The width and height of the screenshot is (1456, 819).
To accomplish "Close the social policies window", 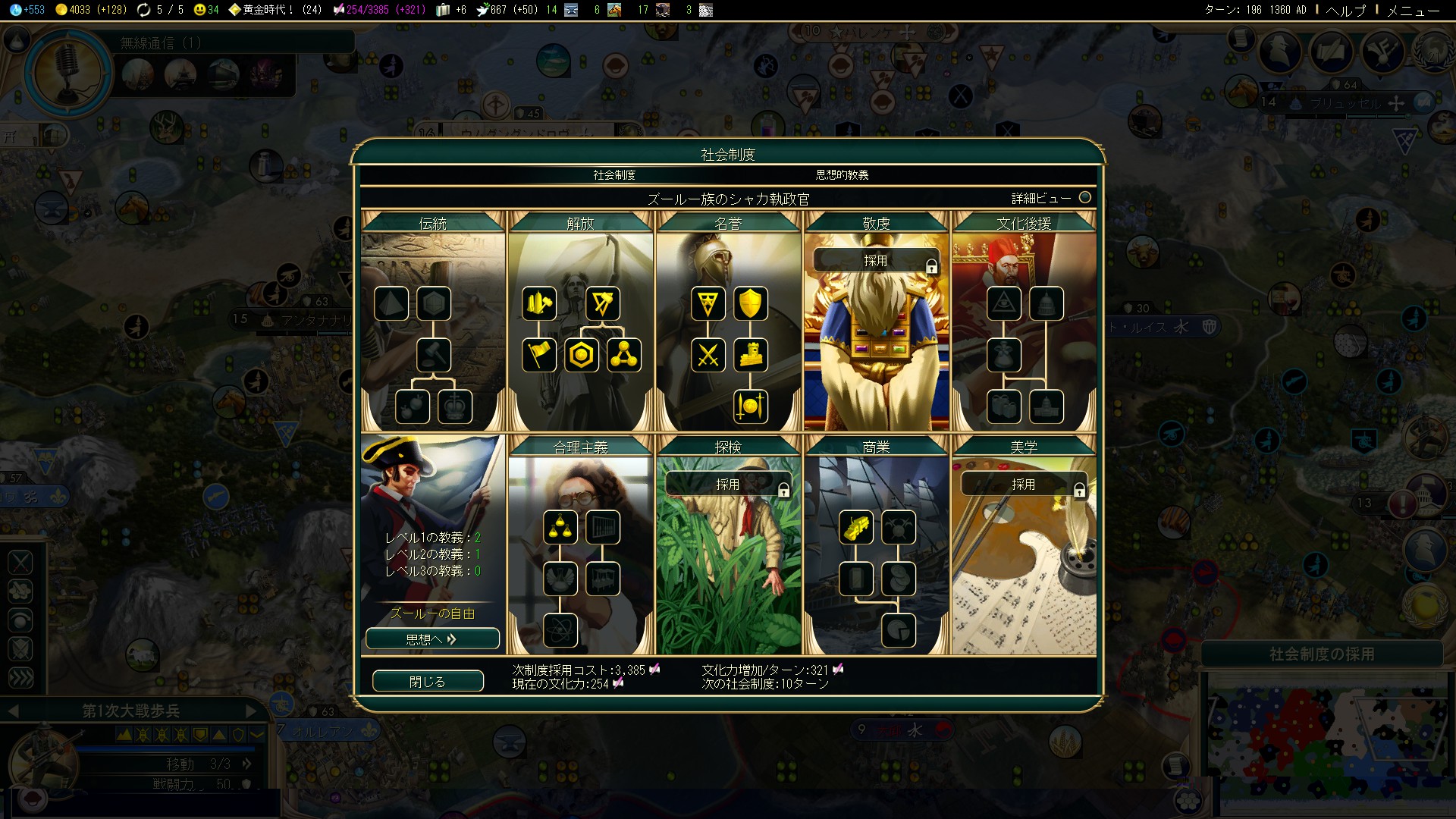I will (x=428, y=681).
